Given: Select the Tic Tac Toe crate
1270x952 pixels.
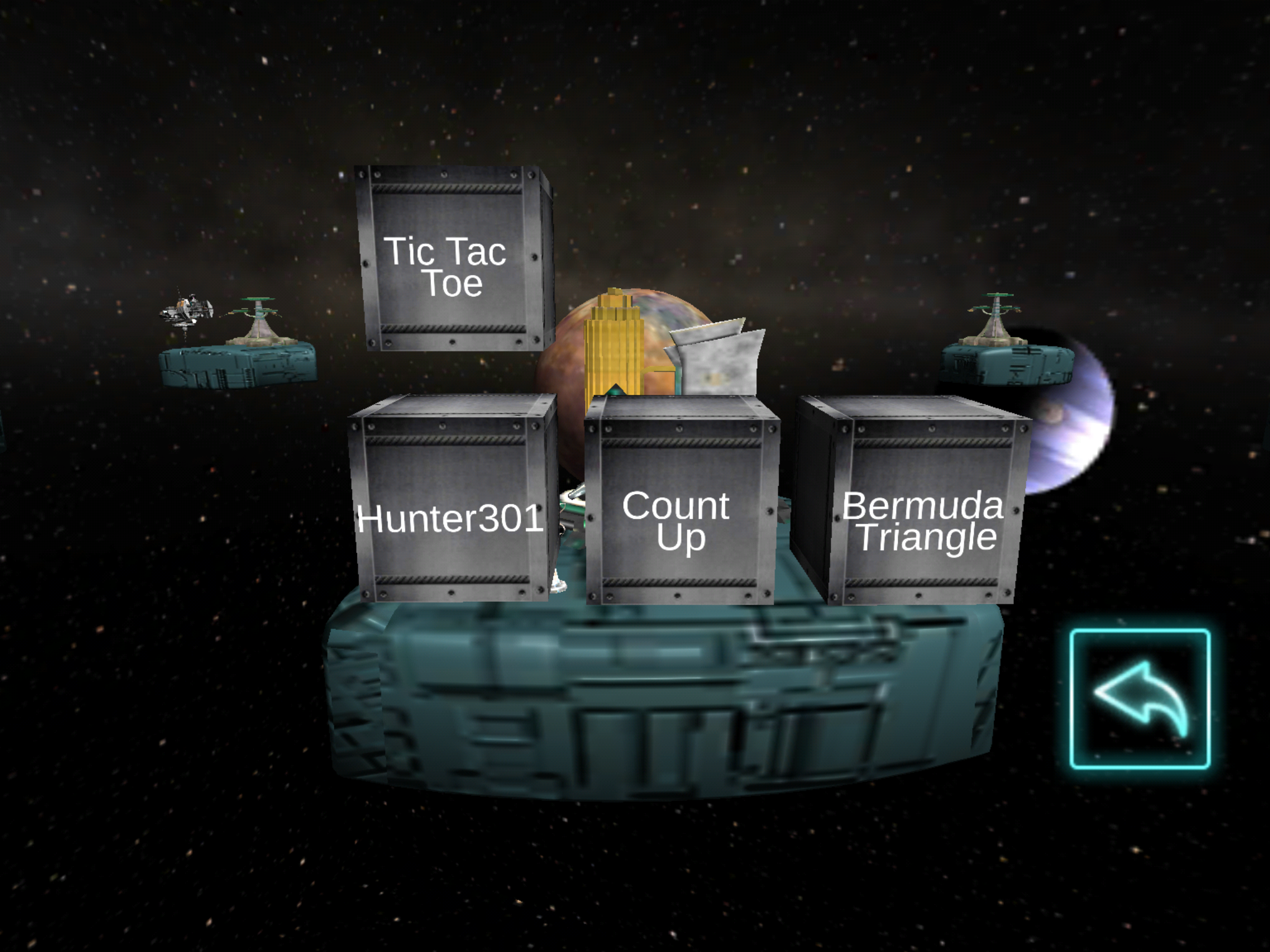Looking at the screenshot, I should click(x=451, y=260).
